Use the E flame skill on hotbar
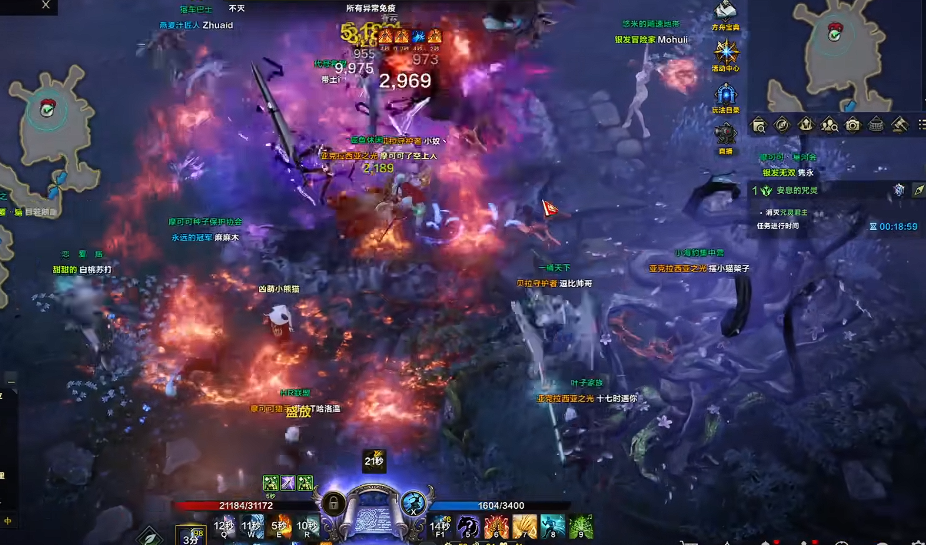This screenshot has width=926, height=545. pyautogui.click(x=280, y=526)
